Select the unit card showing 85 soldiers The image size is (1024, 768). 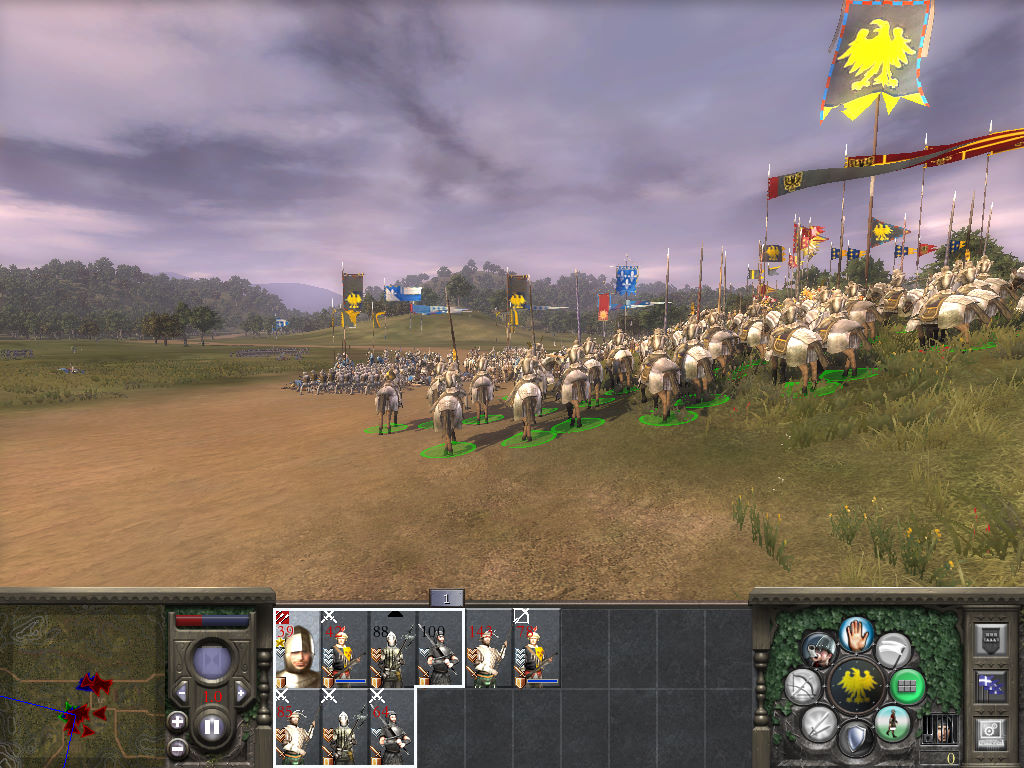pyautogui.click(x=298, y=727)
